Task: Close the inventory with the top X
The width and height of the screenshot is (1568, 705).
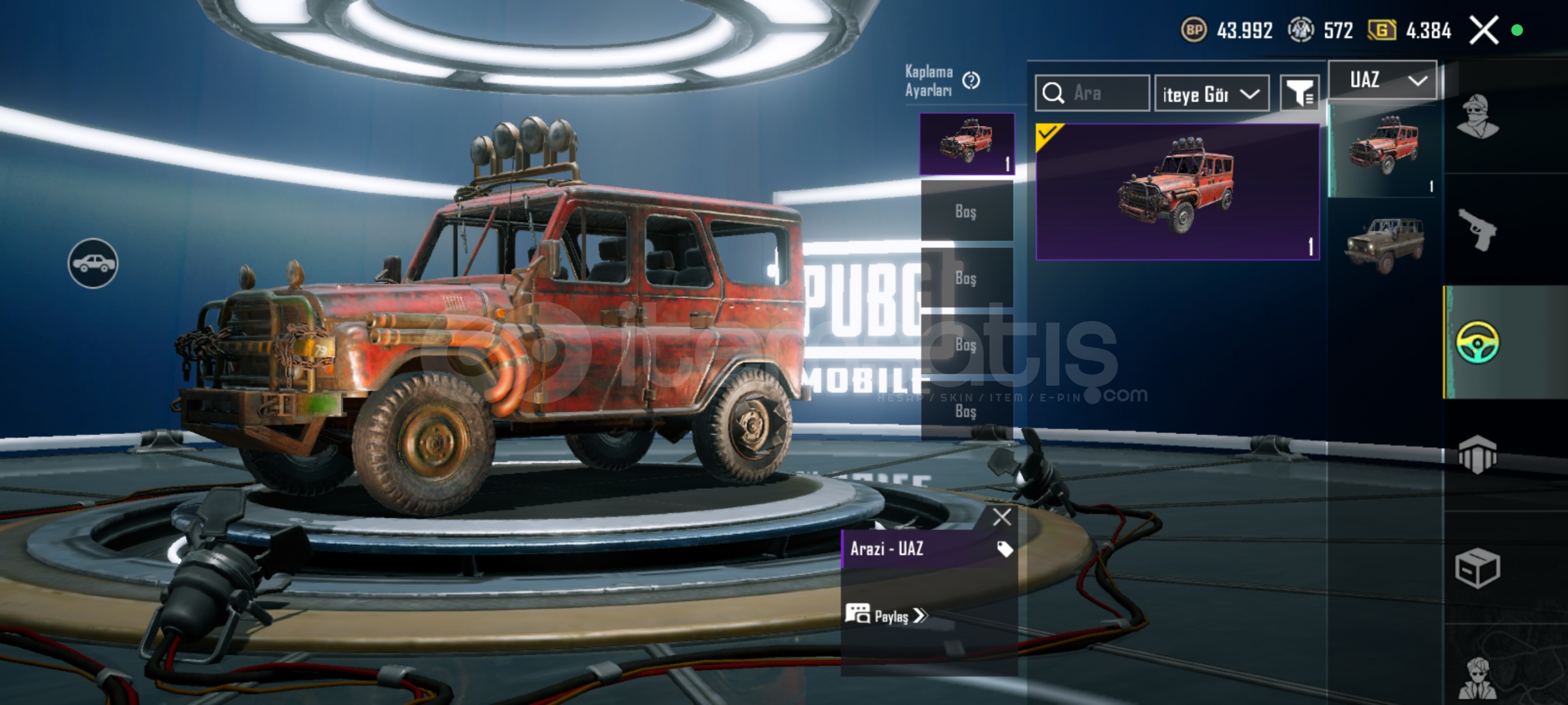Action: pyautogui.click(x=1484, y=30)
